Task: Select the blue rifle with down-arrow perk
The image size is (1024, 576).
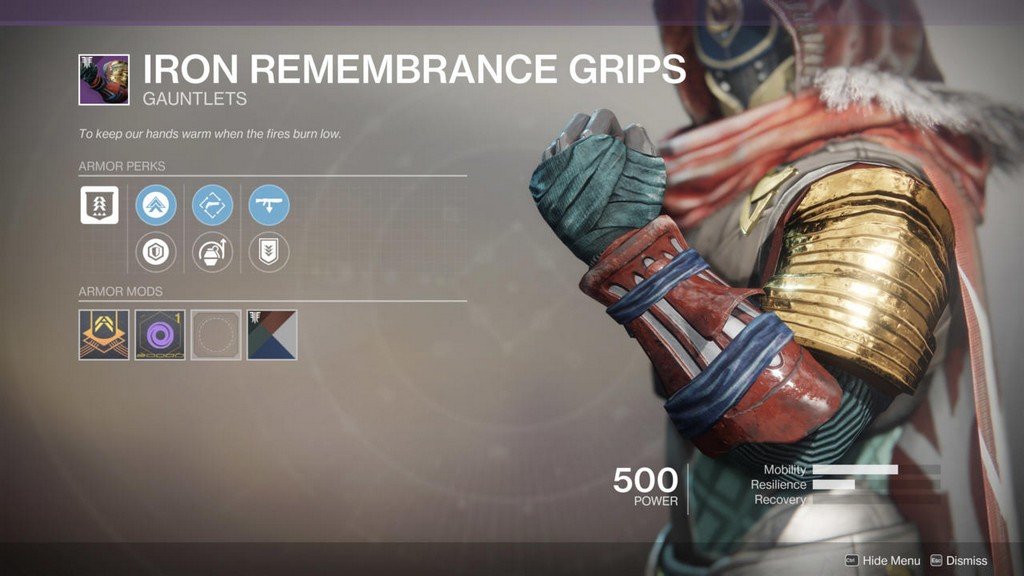Action: 269,205
